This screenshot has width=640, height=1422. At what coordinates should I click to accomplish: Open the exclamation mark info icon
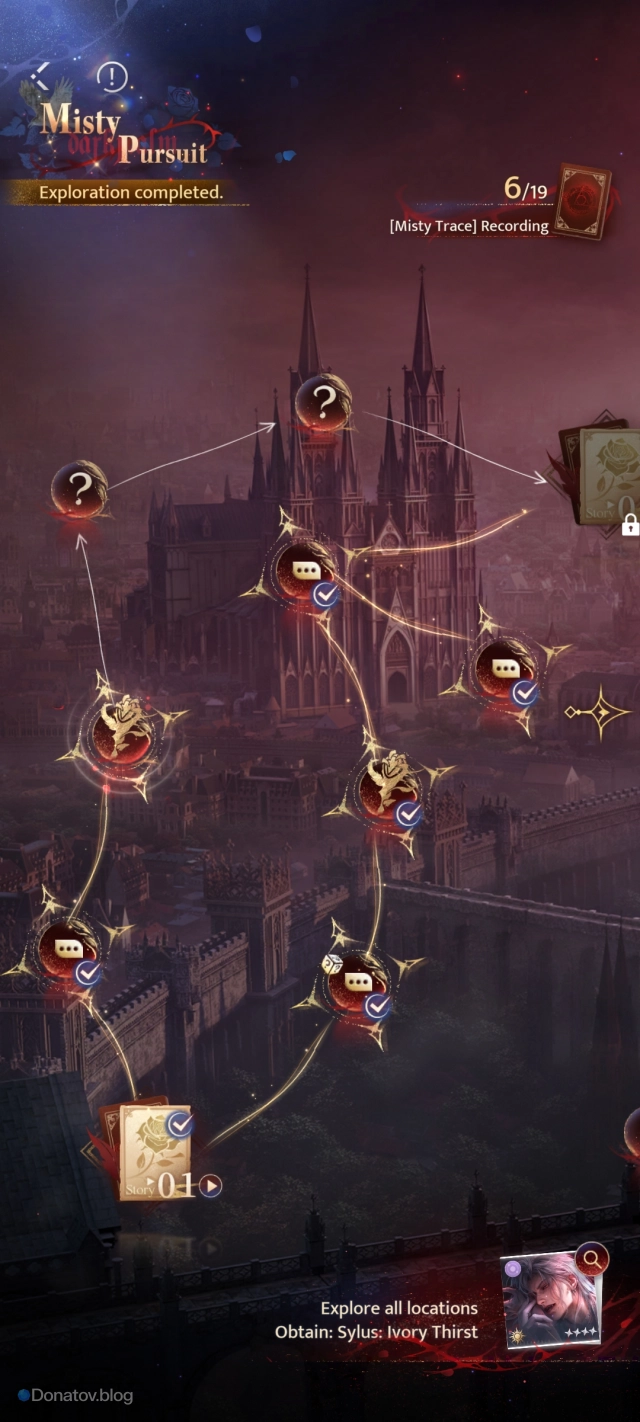pos(112,76)
